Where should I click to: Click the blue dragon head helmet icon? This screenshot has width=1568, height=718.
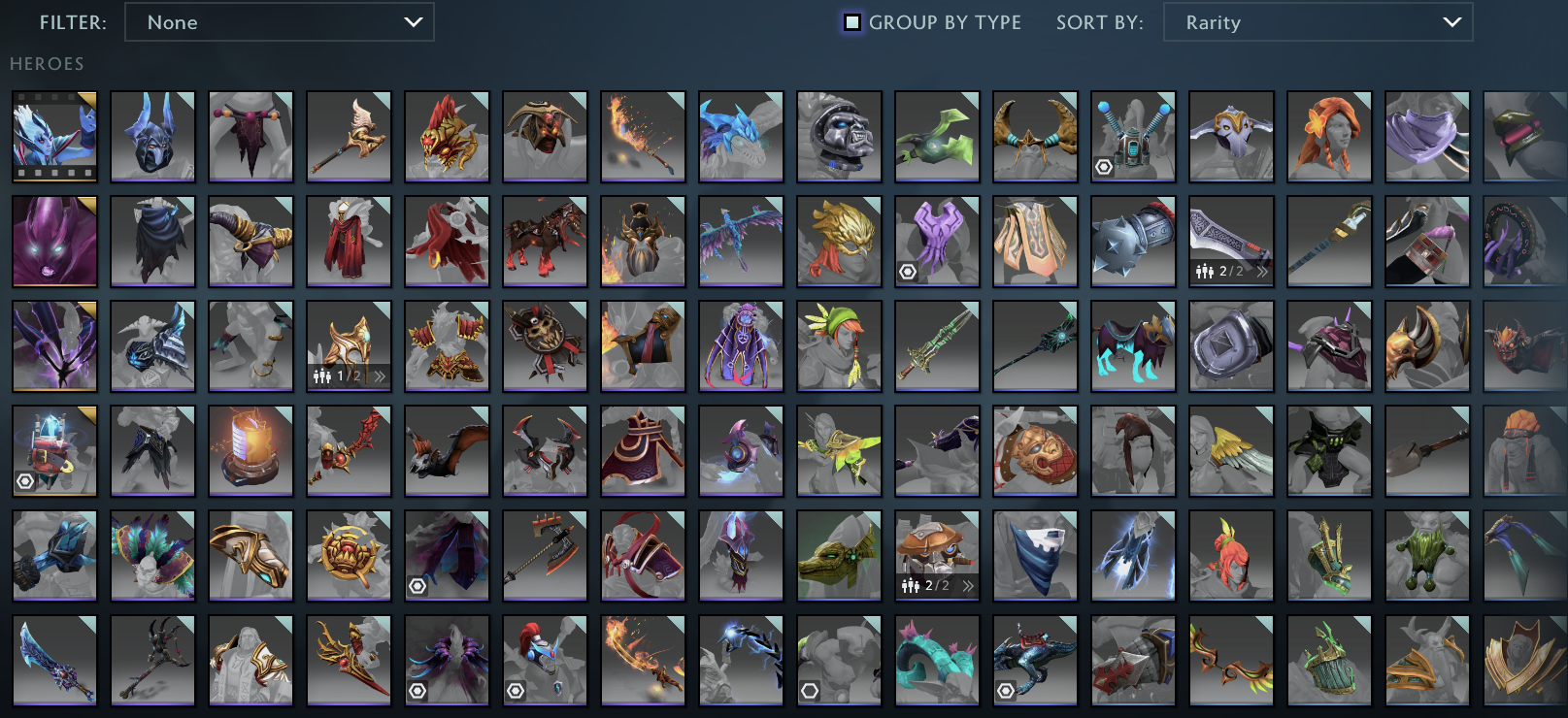pos(741,136)
